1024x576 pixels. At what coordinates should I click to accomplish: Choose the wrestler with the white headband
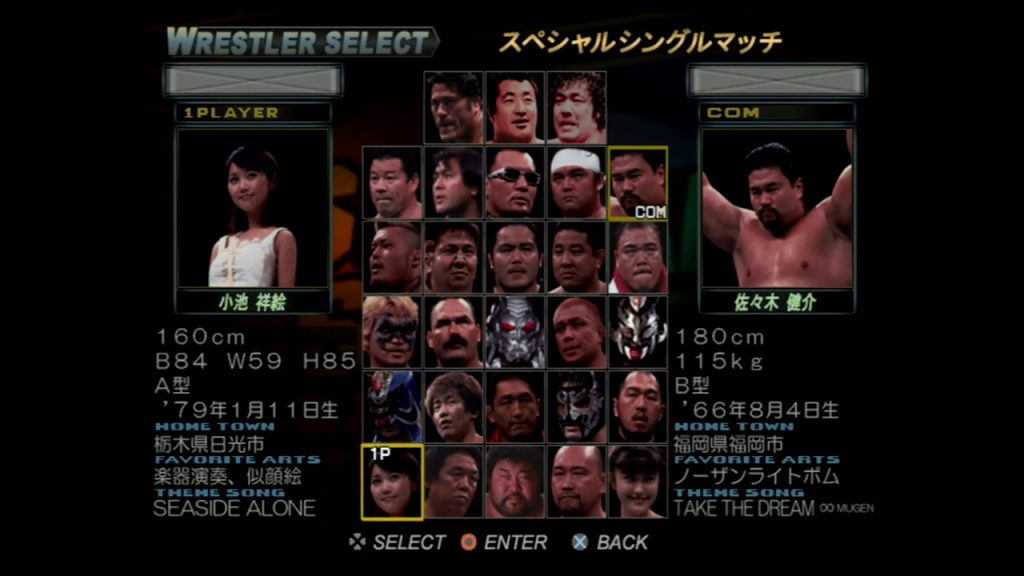pos(577,183)
